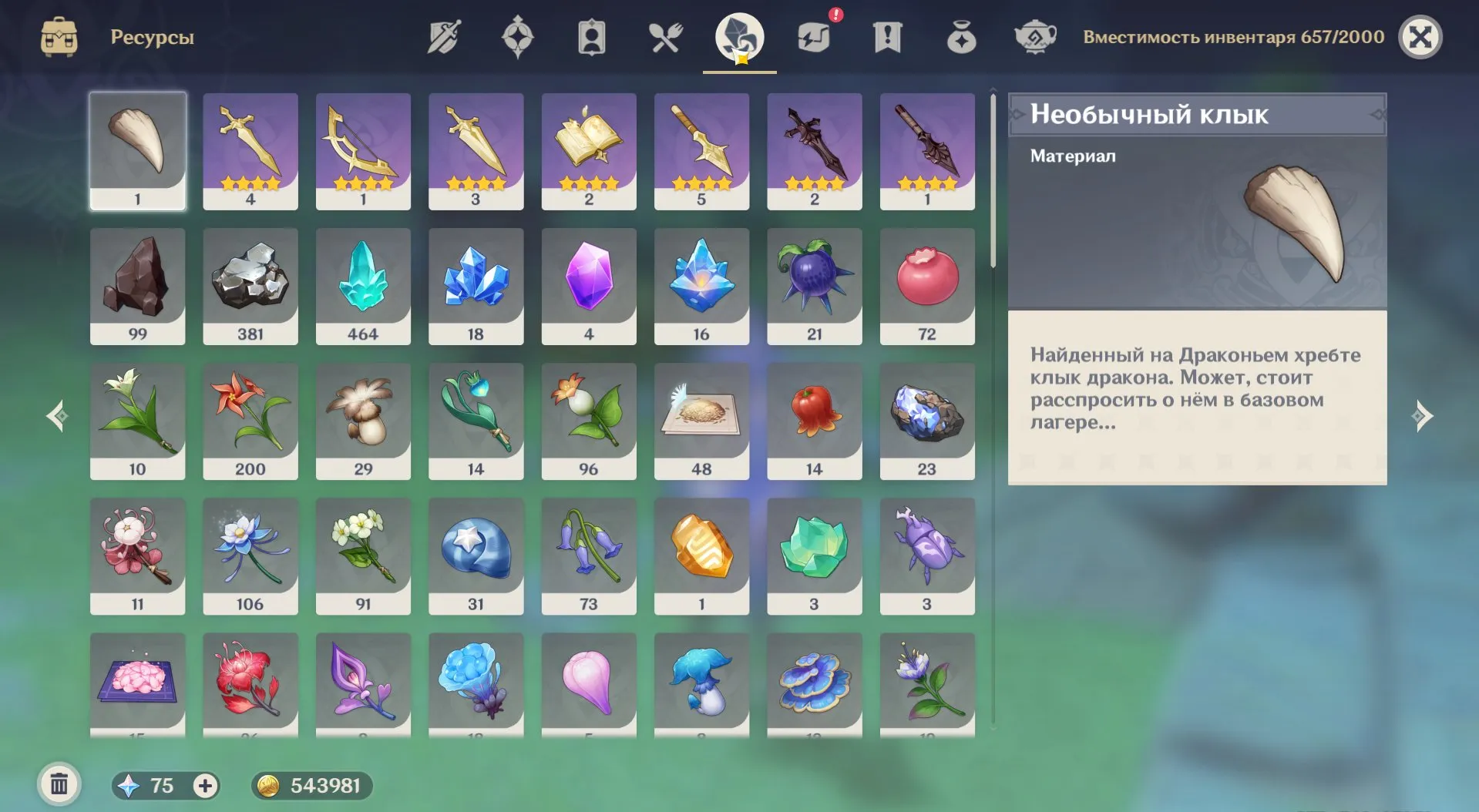Open the Artifacts tab
Image resolution: width=1479 pixels, height=812 pixels.
tap(518, 37)
